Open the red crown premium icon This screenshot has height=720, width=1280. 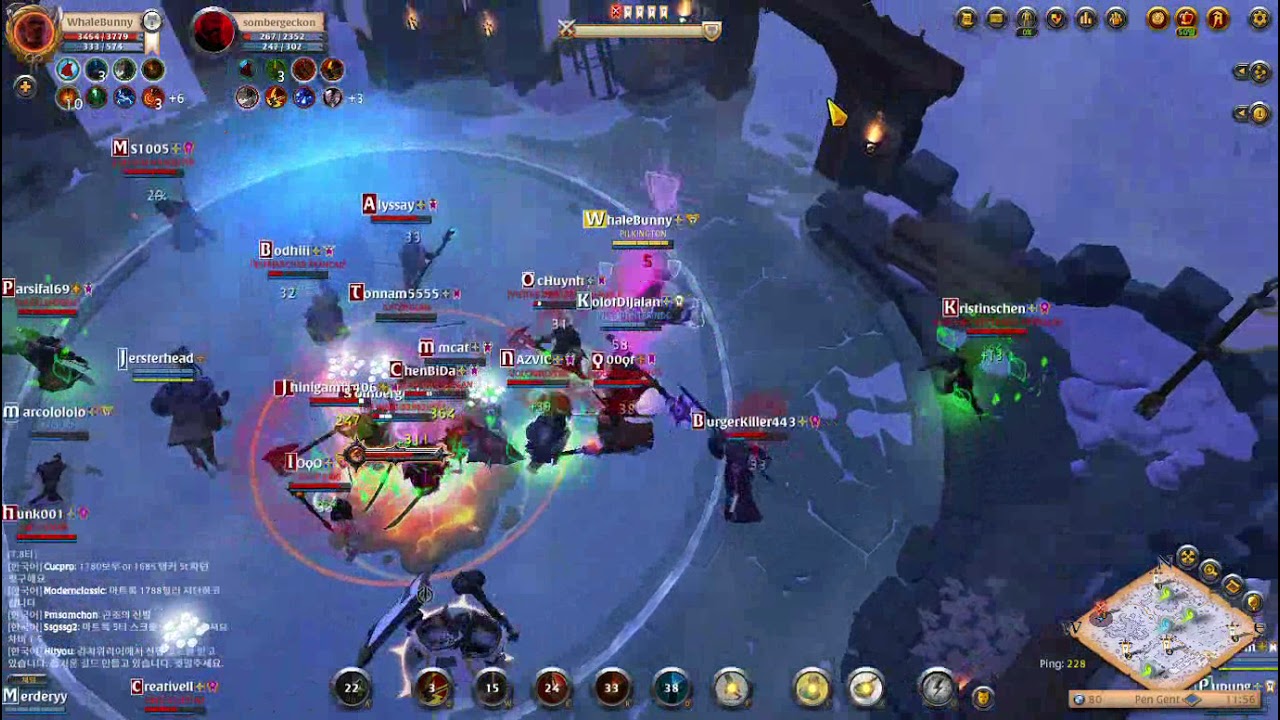coord(1187,18)
